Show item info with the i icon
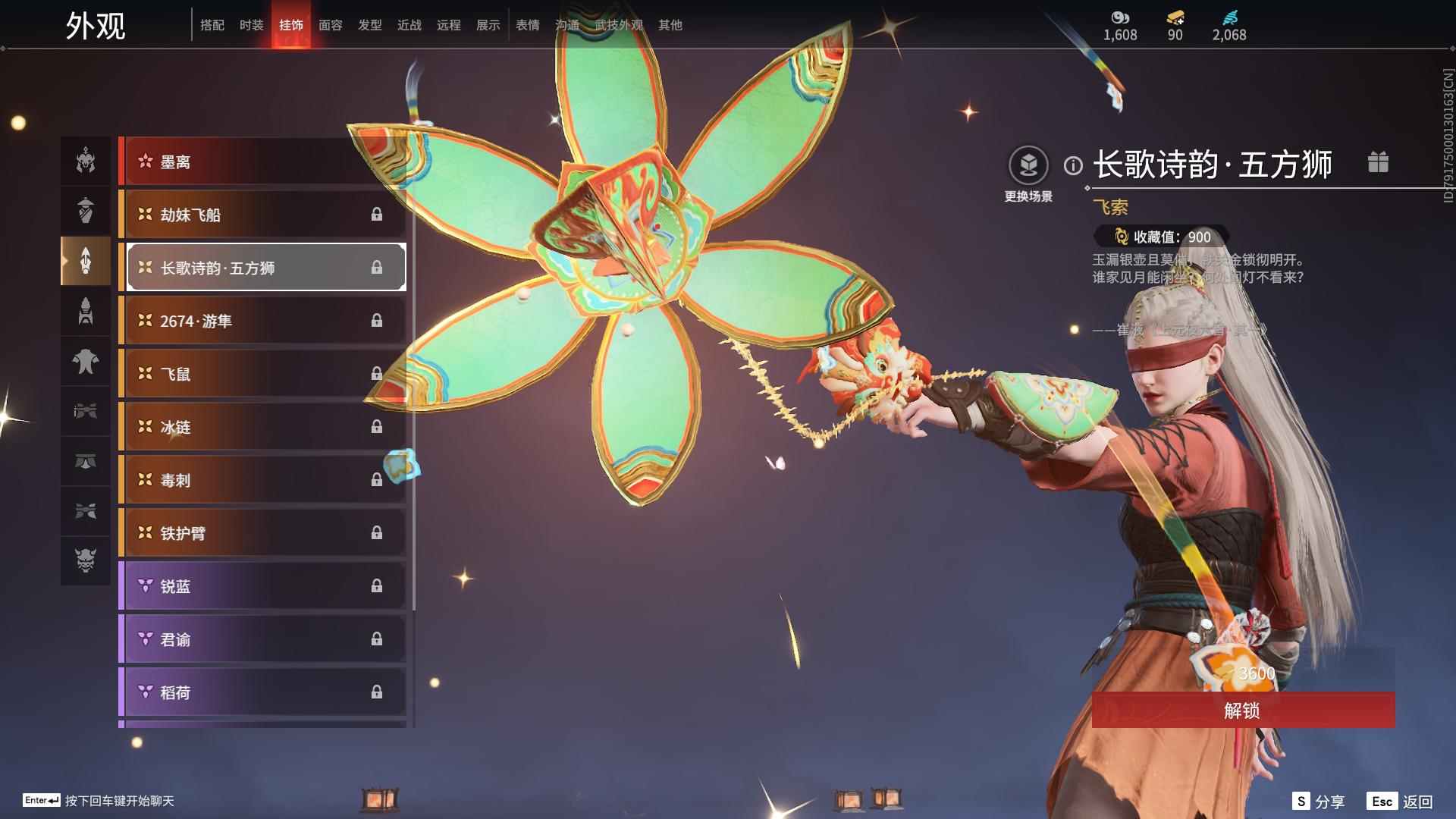This screenshot has width=1456, height=819. point(1073,165)
